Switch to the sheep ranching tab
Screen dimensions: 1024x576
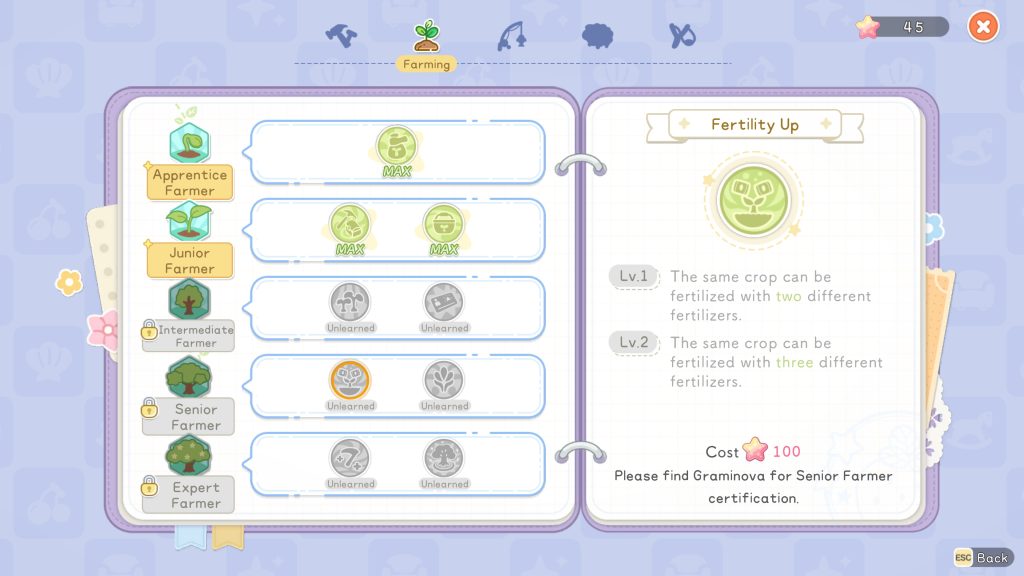(597, 35)
